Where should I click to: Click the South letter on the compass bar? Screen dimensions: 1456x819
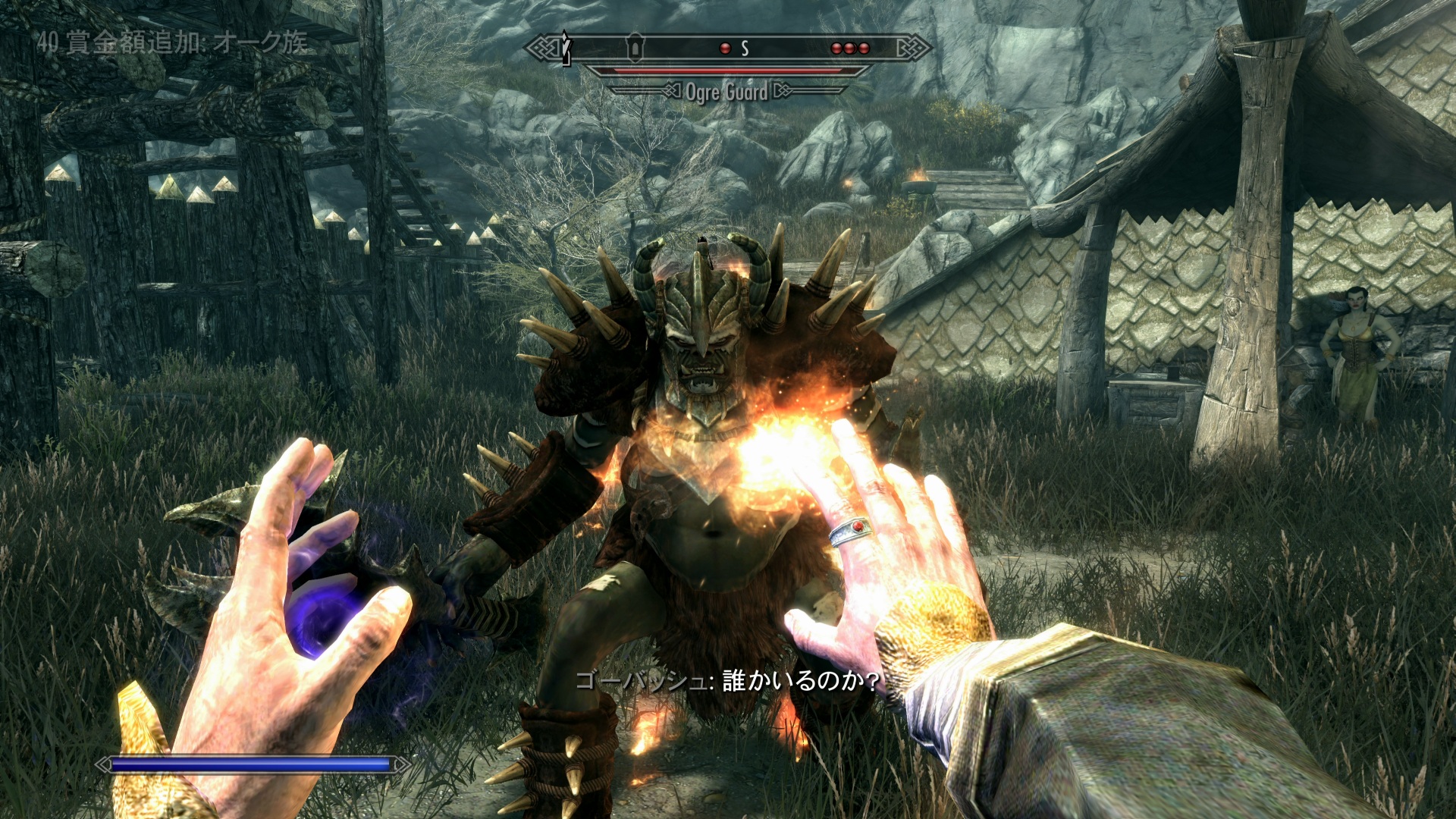tap(745, 49)
